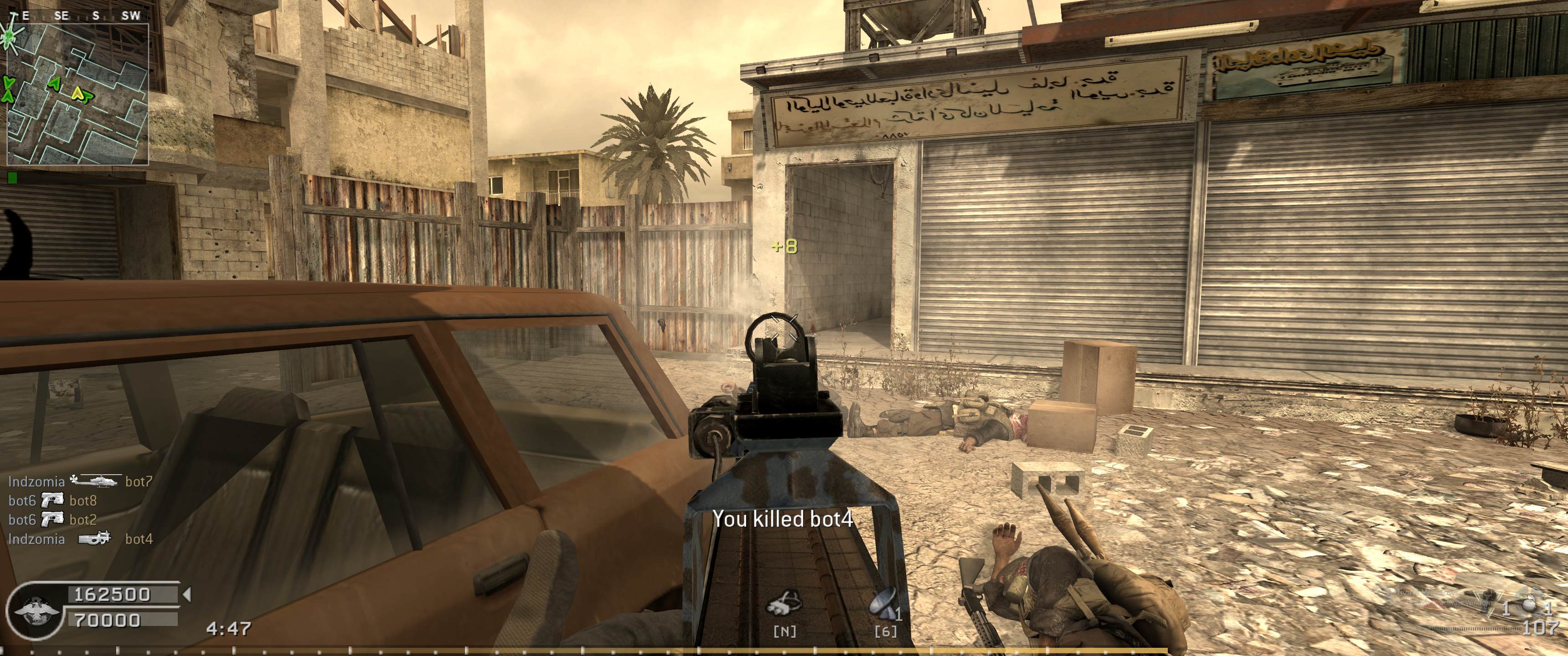This screenshot has height=656, width=1568.
Task: Select the night vision goggles icon
Action: pyautogui.click(x=784, y=605)
